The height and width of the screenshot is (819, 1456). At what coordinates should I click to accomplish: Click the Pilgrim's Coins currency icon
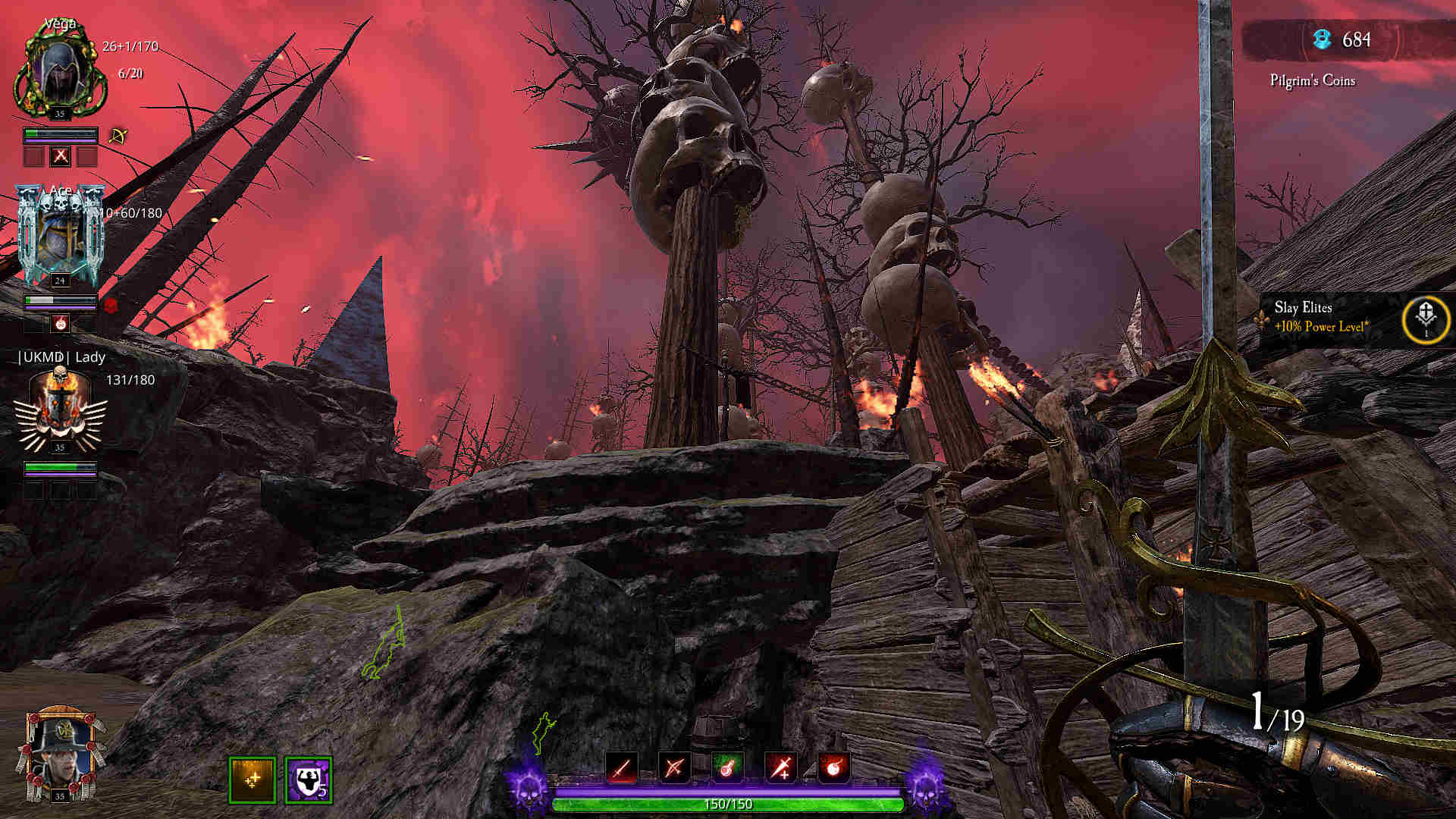pos(1323,39)
